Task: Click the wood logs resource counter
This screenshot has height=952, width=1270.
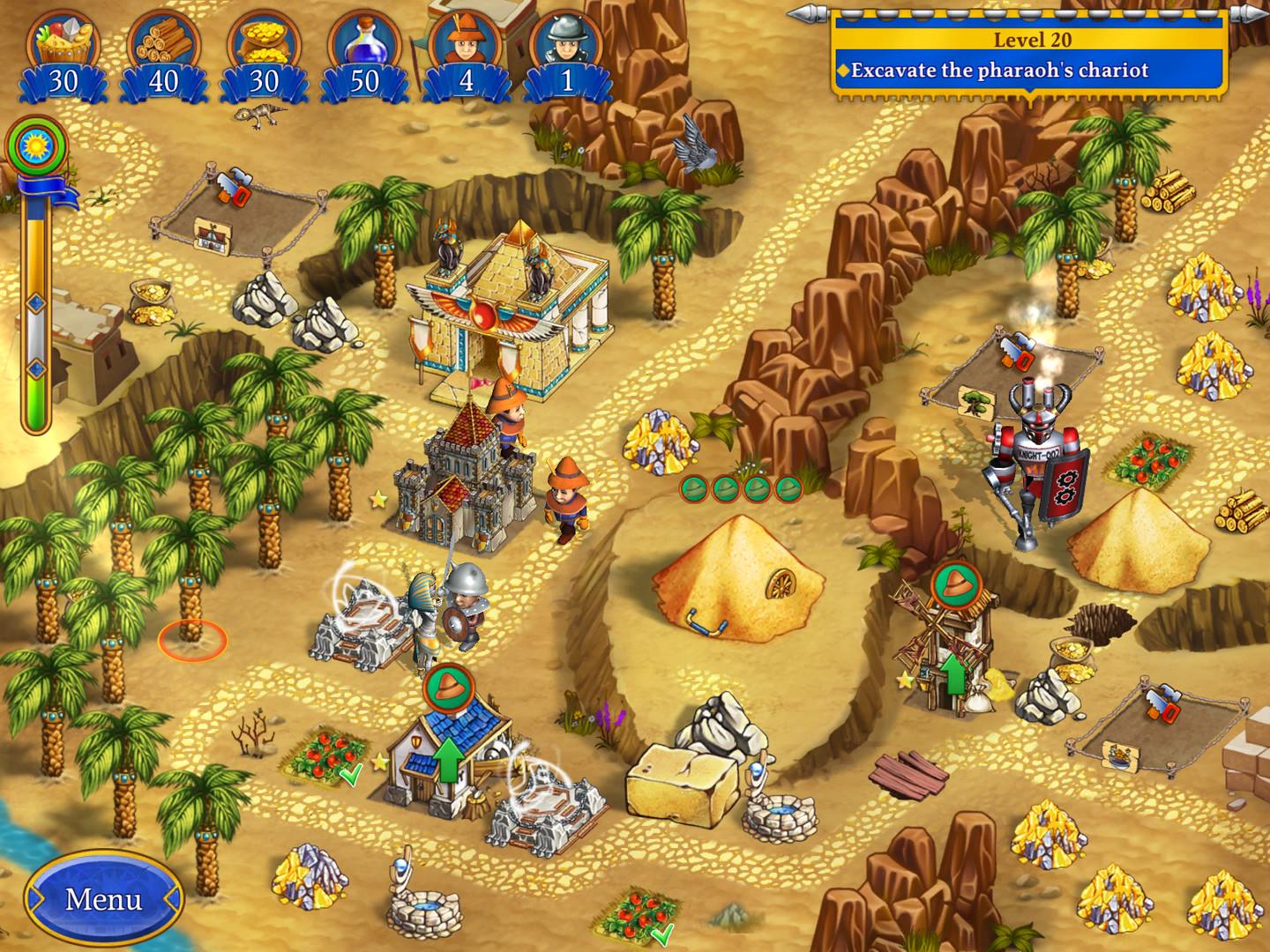Action: click(x=163, y=77)
